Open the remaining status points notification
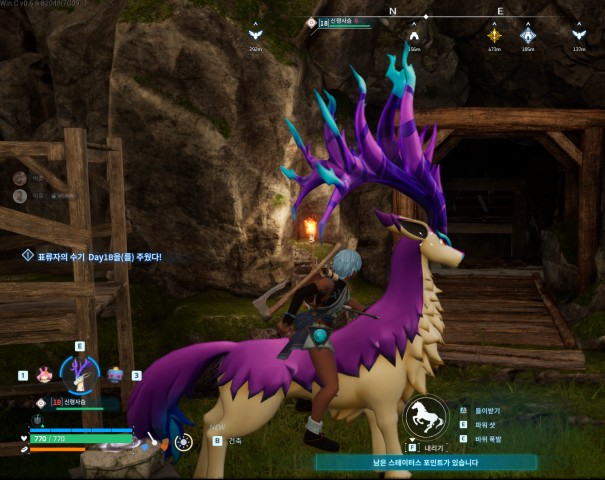Image resolution: width=605 pixels, height=480 pixels. (427, 462)
